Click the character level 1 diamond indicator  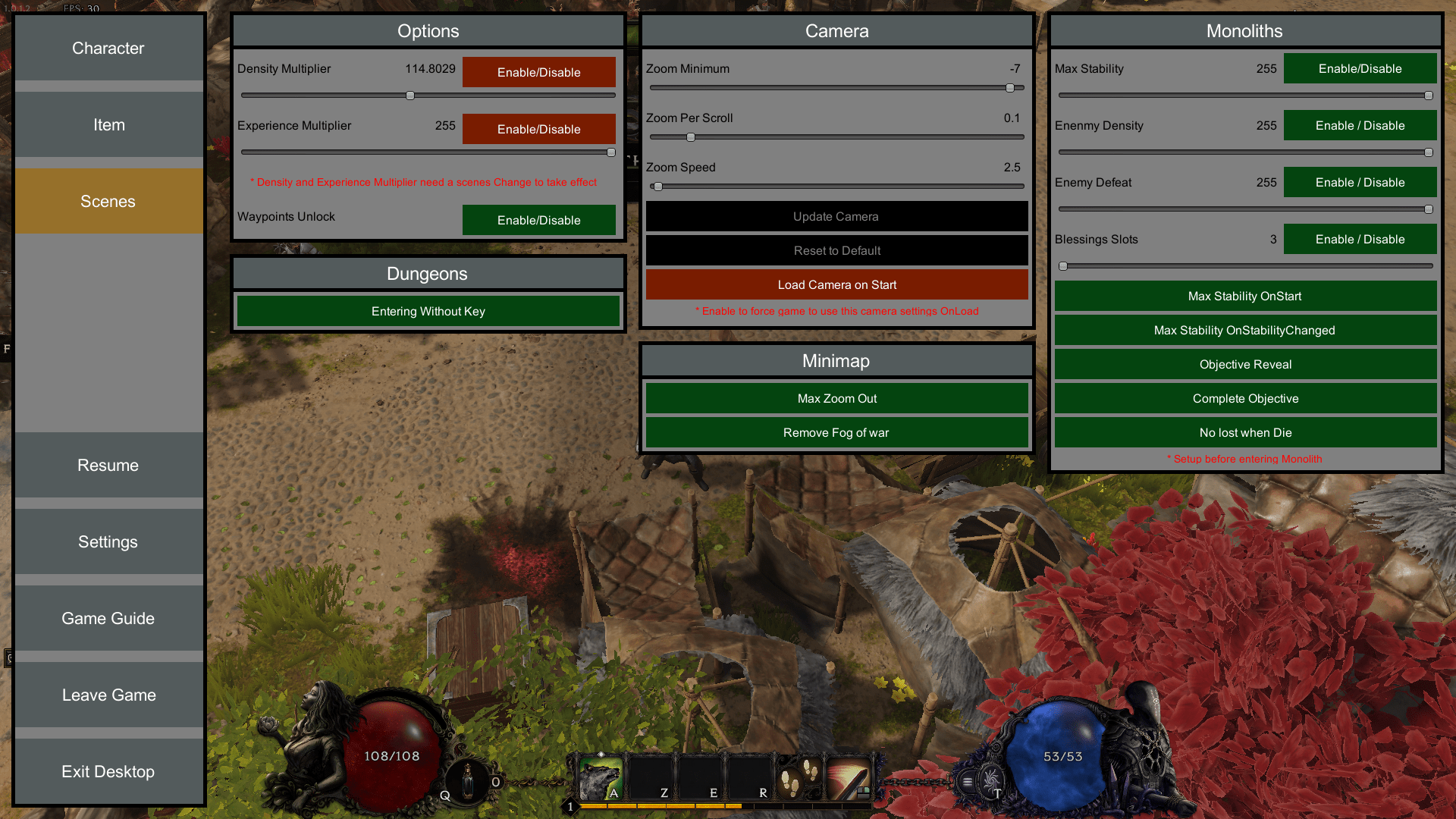570,806
